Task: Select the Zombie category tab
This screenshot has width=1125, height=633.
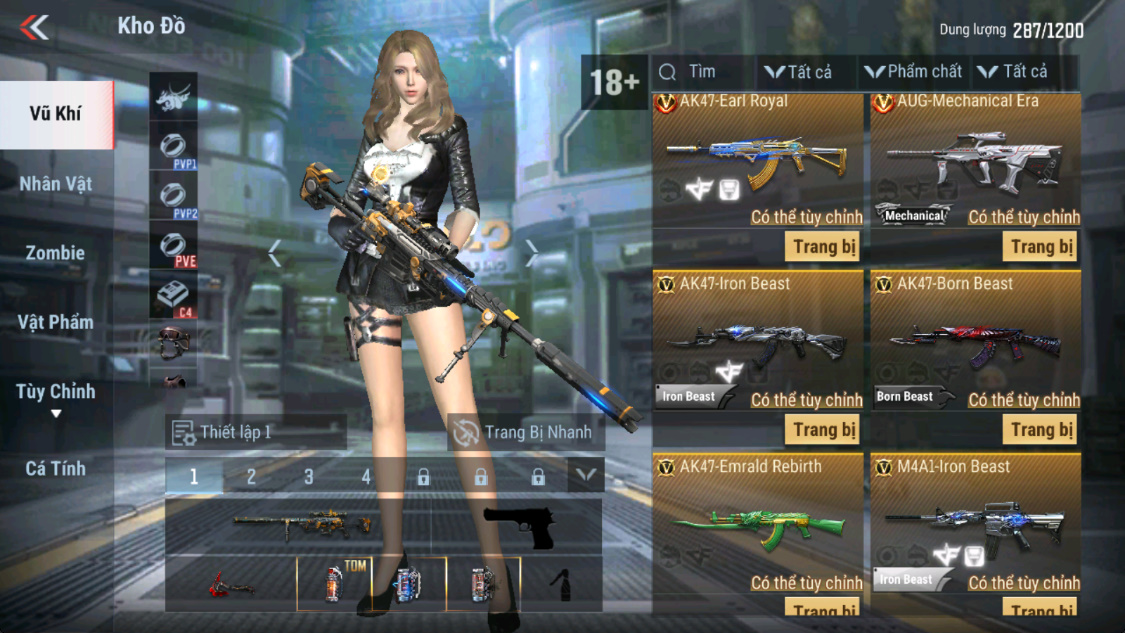Action: click(56, 253)
